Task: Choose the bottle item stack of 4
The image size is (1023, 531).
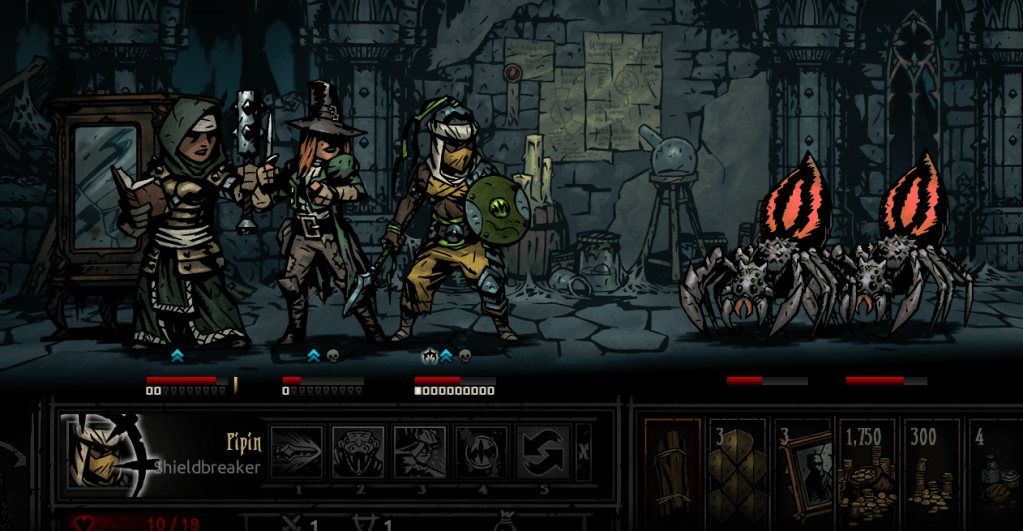Action: coord(995,465)
